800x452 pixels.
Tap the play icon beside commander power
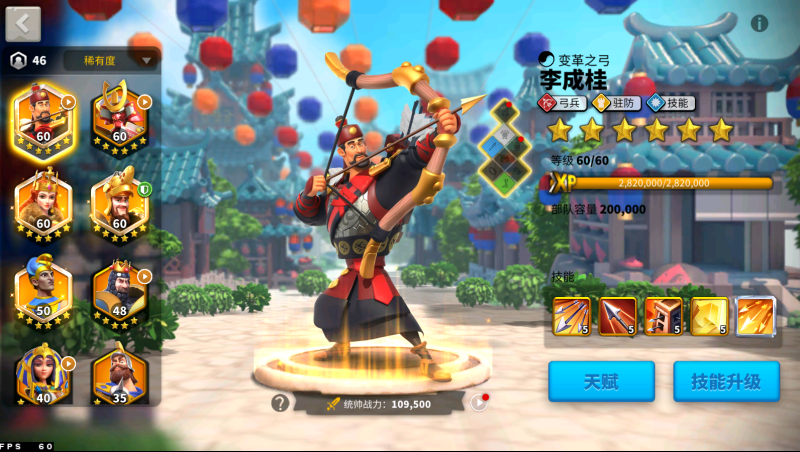[480, 403]
